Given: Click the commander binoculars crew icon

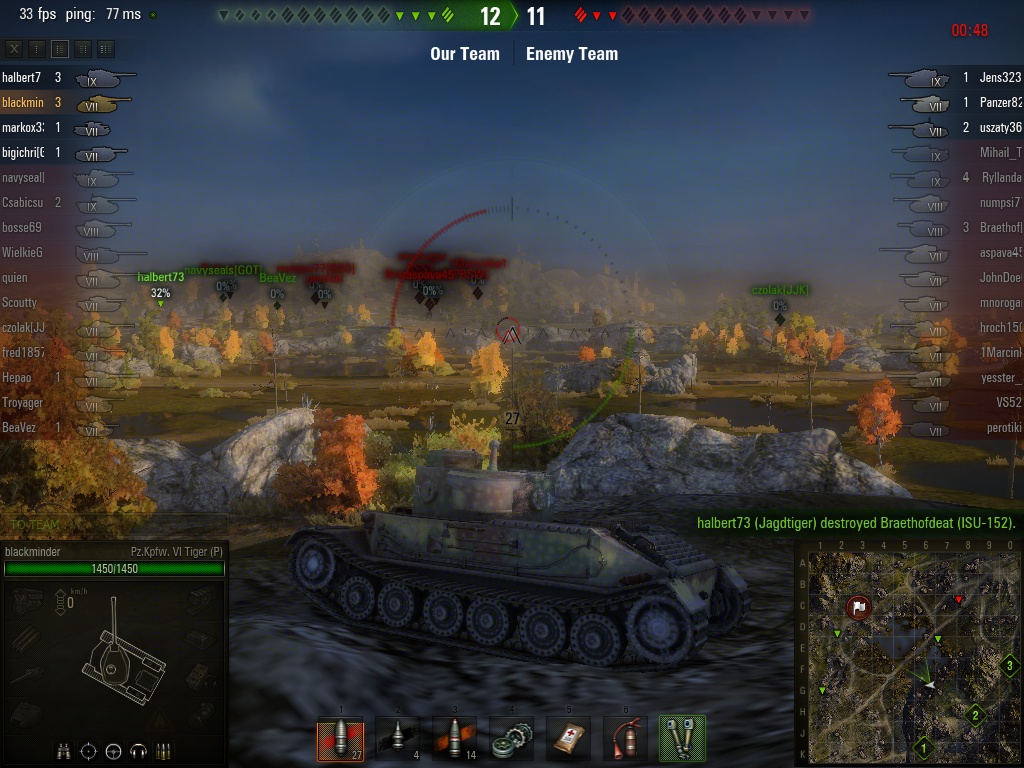Looking at the screenshot, I should (x=64, y=750).
